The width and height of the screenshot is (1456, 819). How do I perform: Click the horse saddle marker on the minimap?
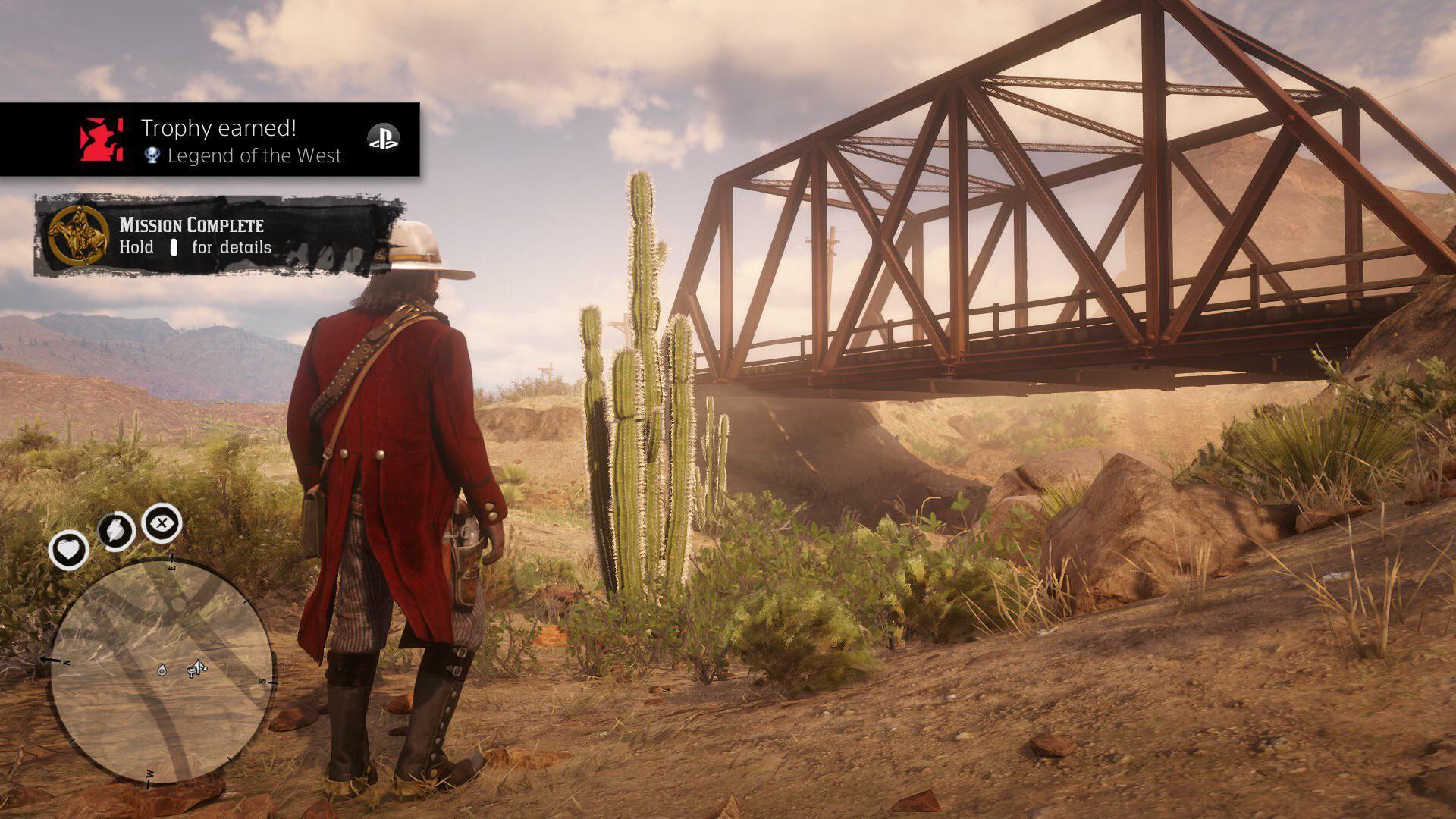pyautogui.click(x=196, y=670)
